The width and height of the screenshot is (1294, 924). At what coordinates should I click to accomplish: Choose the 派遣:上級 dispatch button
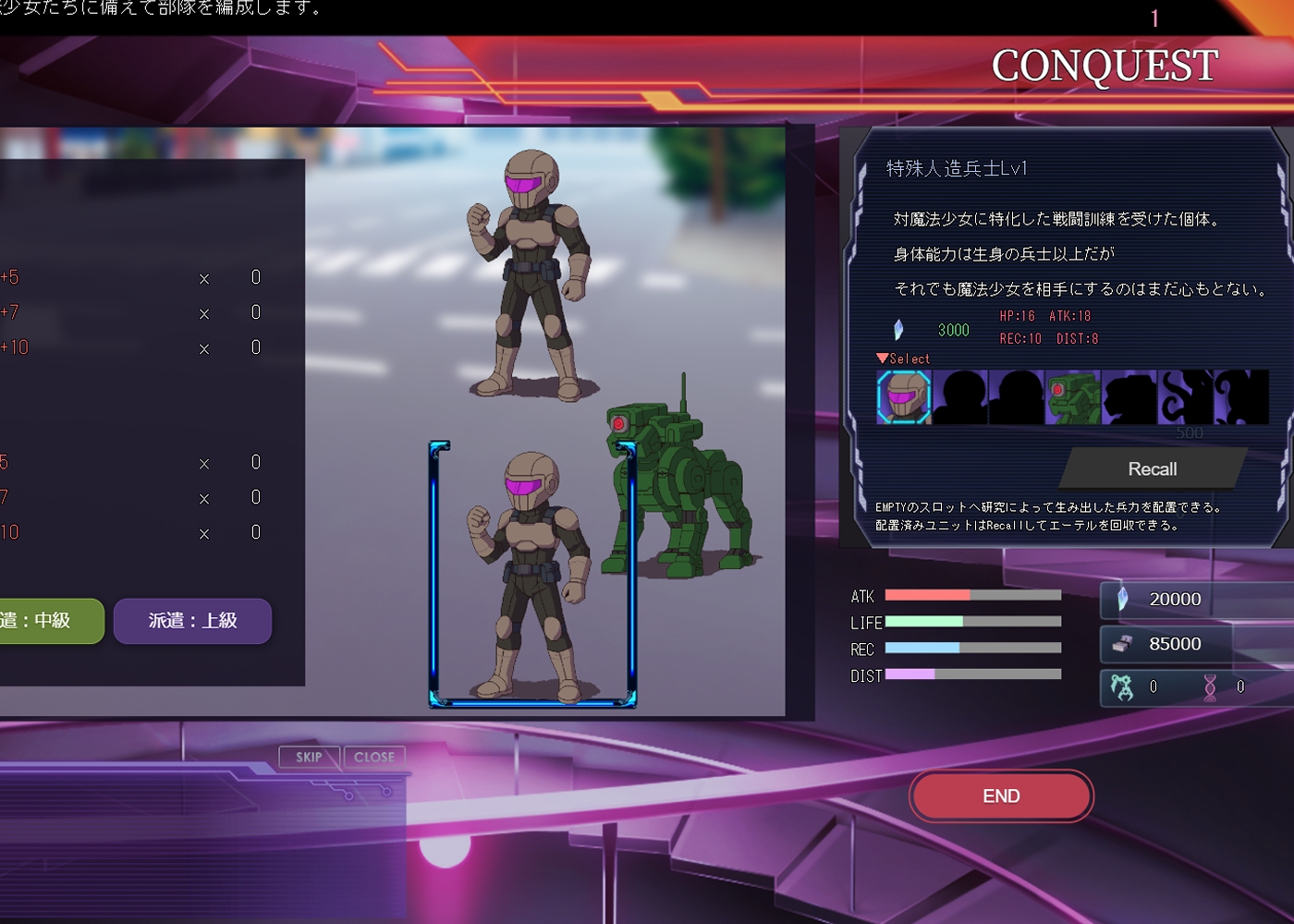point(192,621)
